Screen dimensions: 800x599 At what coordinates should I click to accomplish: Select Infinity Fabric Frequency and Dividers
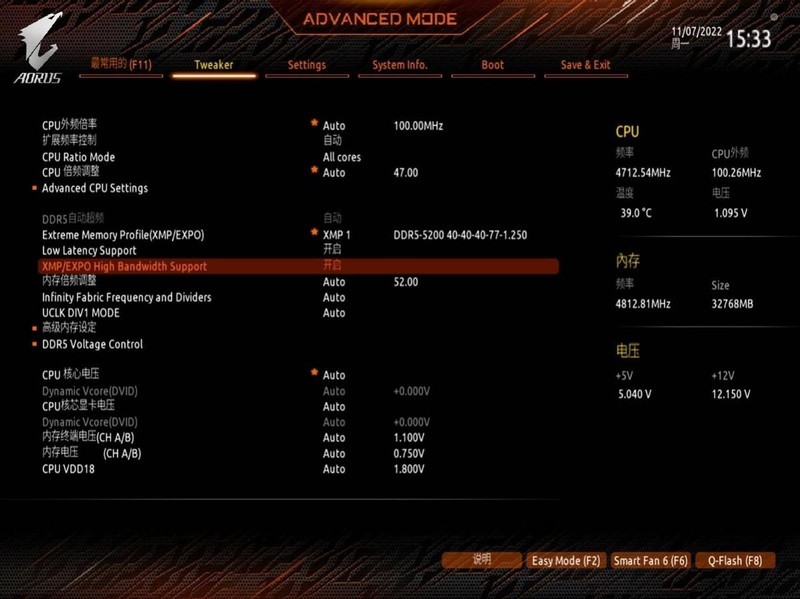tap(127, 297)
